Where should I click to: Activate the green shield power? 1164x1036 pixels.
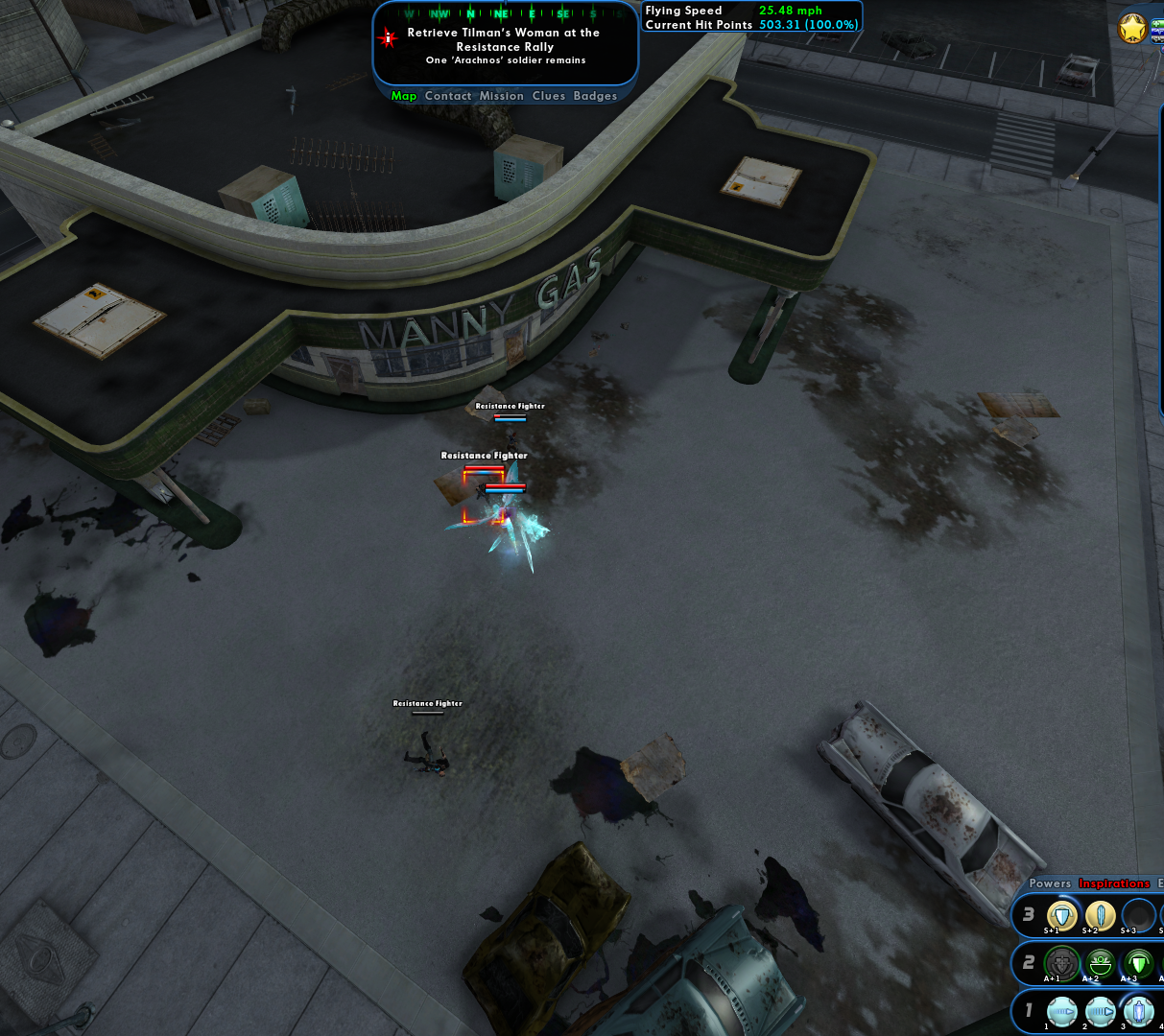[1138, 962]
